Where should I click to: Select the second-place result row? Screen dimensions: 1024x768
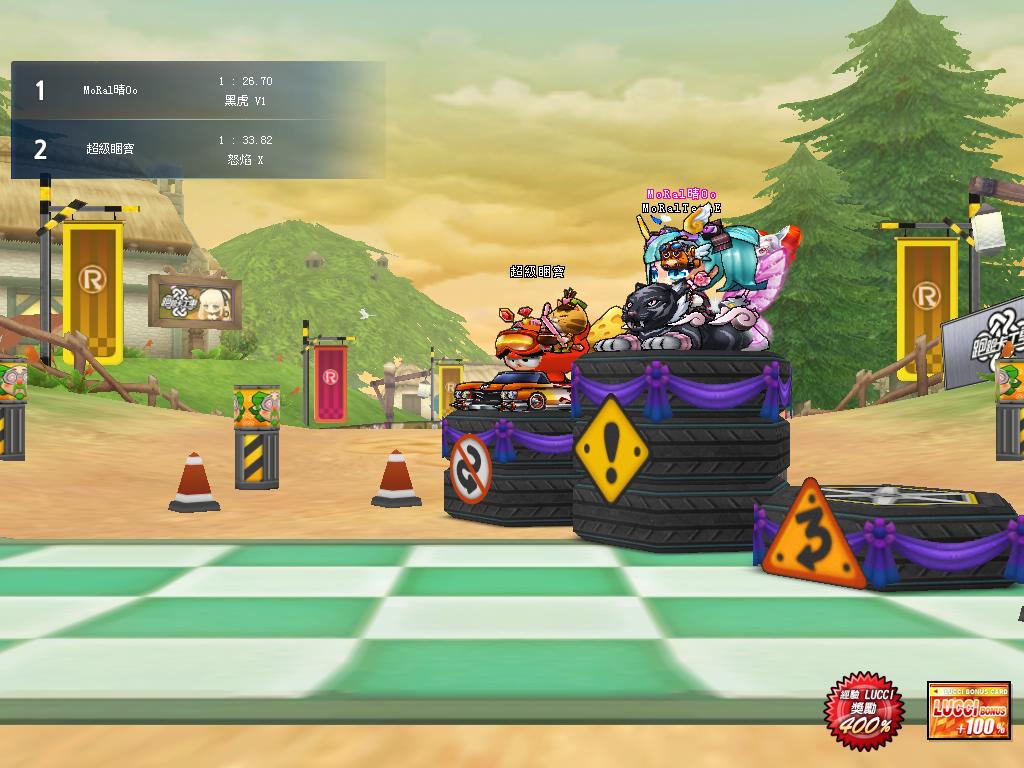[198, 149]
